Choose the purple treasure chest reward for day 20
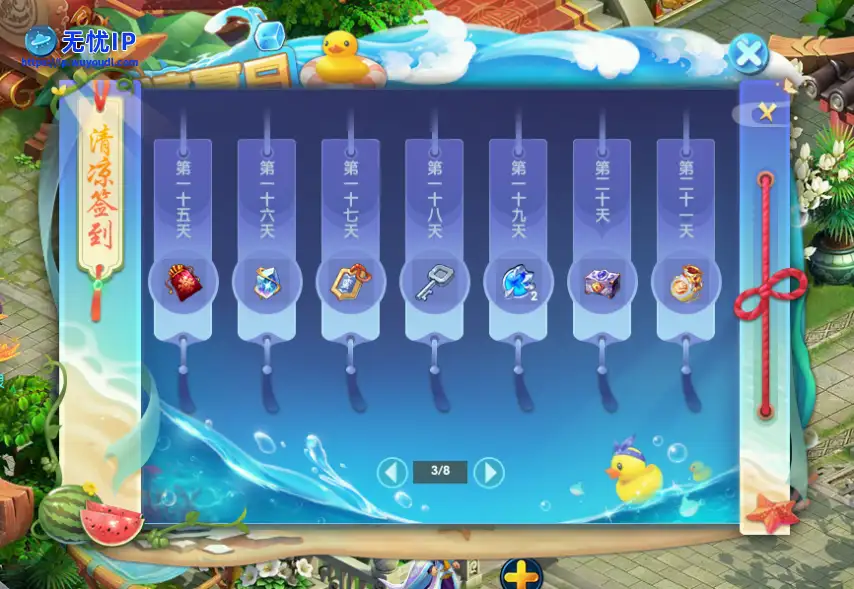 pyautogui.click(x=602, y=283)
